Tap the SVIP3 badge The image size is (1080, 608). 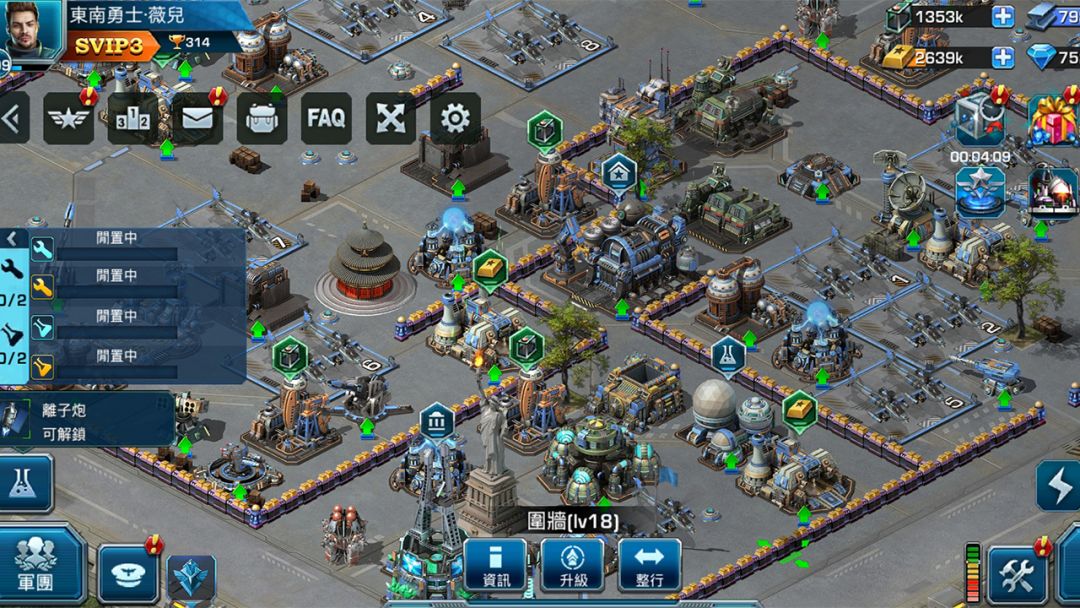point(112,45)
